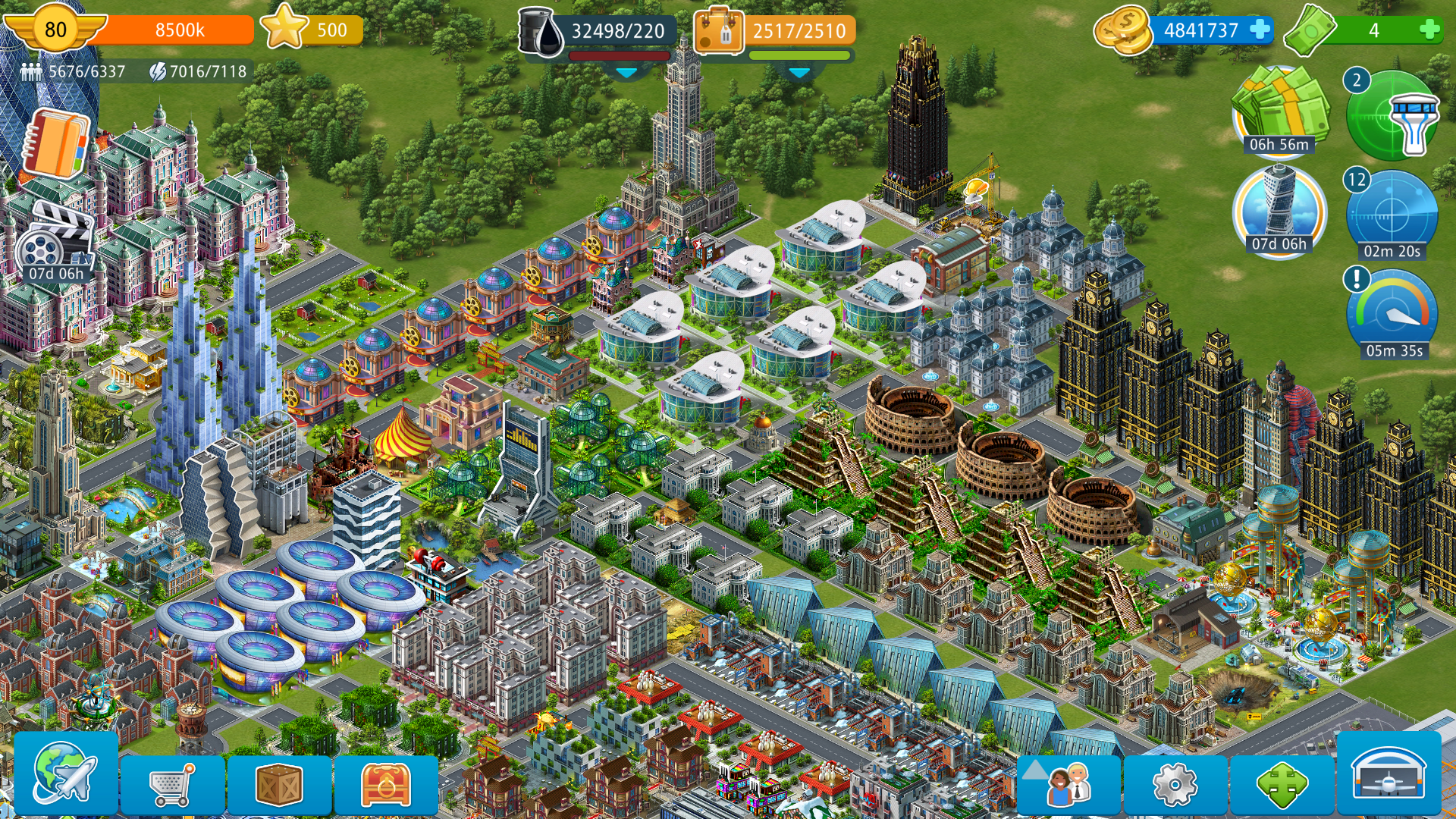Open the blue crosshair radar timer
This screenshot has height=819, width=1456.
tap(1392, 214)
